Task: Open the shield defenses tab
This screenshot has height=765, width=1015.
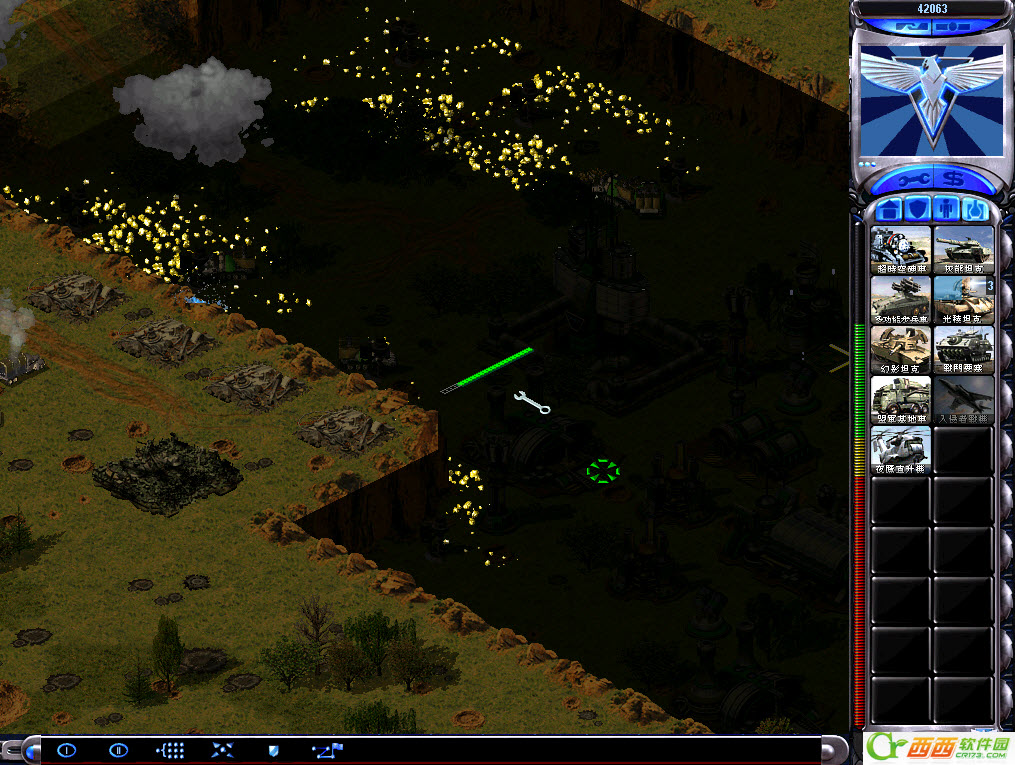Action: tap(918, 209)
